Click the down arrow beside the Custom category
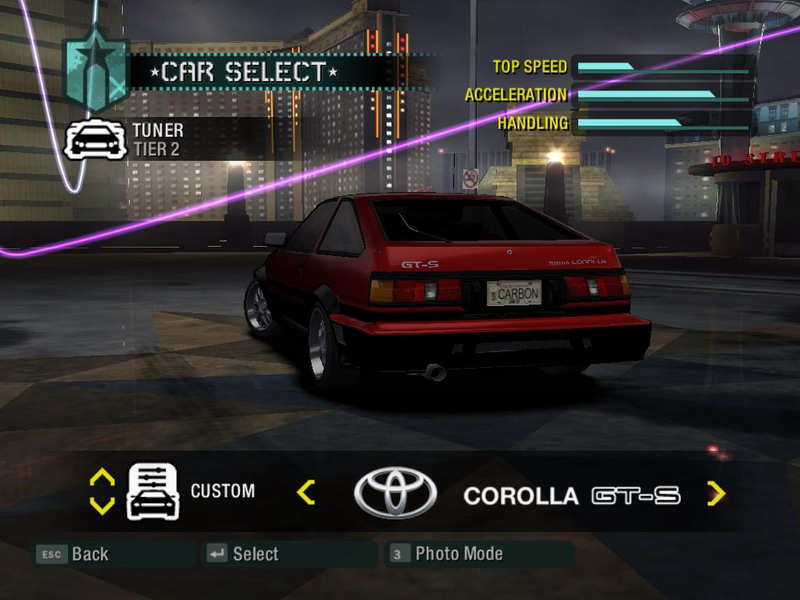The height and width of the screenshot is (600, 800). (102, 506)
